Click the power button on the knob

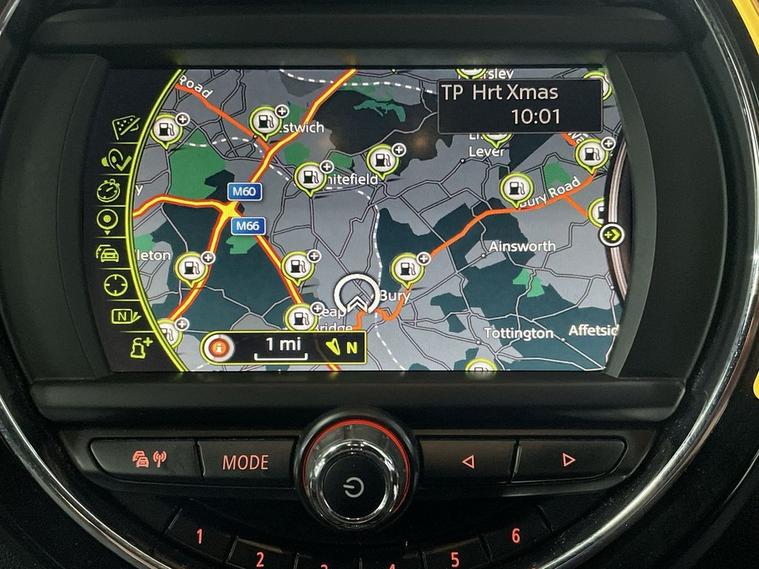pos(352,487)
